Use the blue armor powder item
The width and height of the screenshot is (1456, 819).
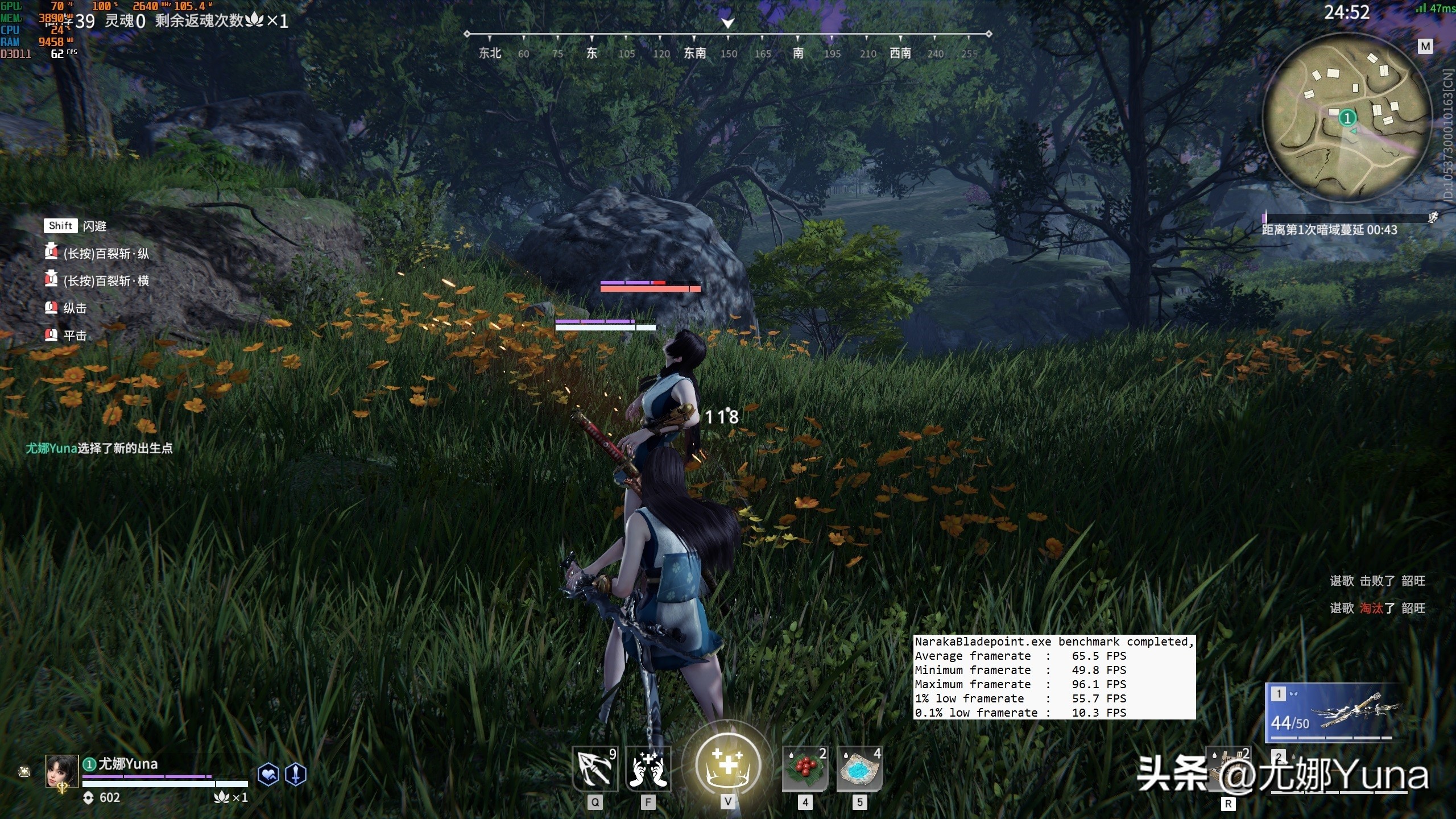859,768
